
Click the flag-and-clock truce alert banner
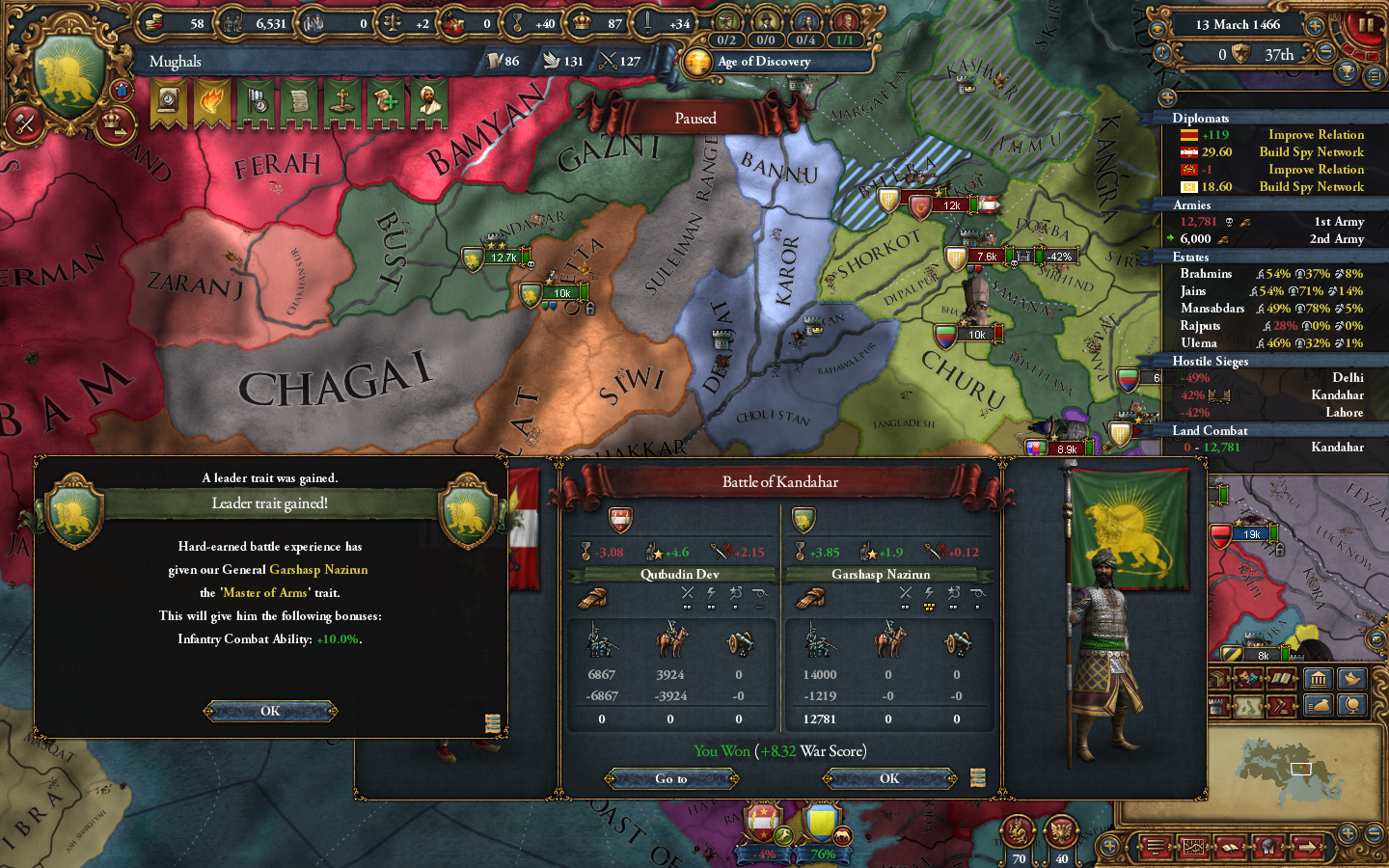click(x=258, y=100)
